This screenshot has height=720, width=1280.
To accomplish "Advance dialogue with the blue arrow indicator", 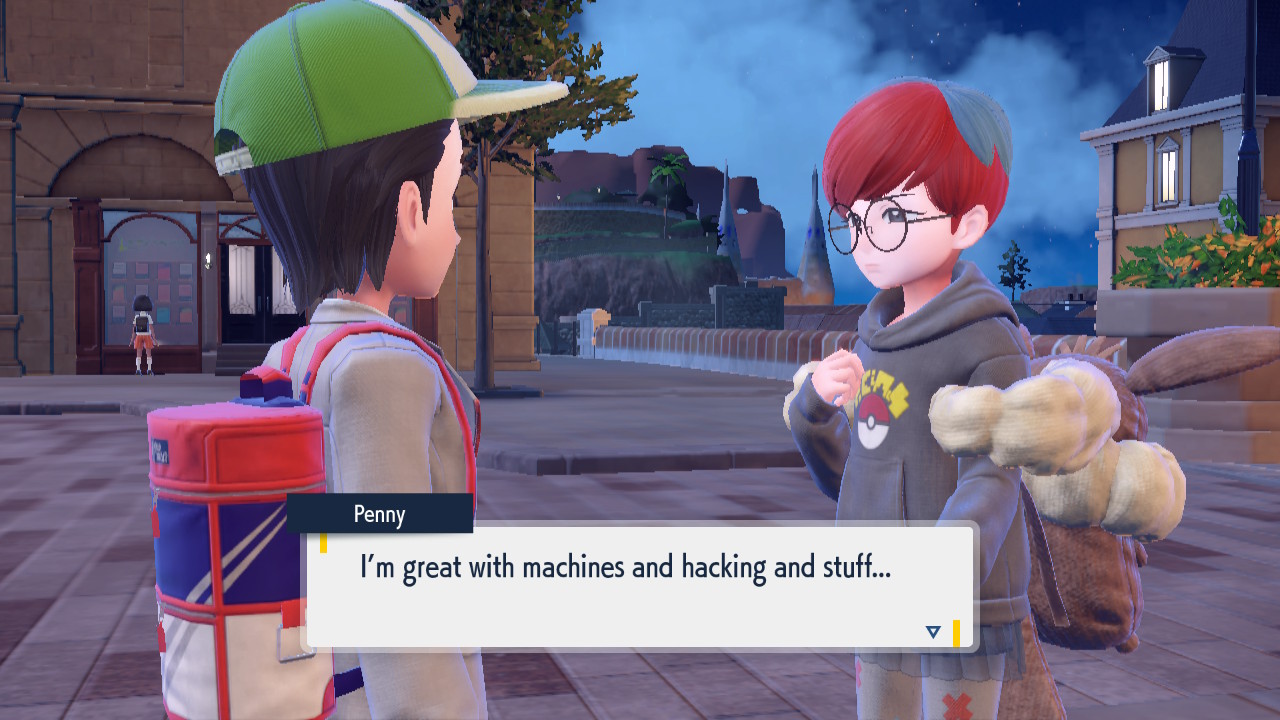I will [x=933, y=632].
